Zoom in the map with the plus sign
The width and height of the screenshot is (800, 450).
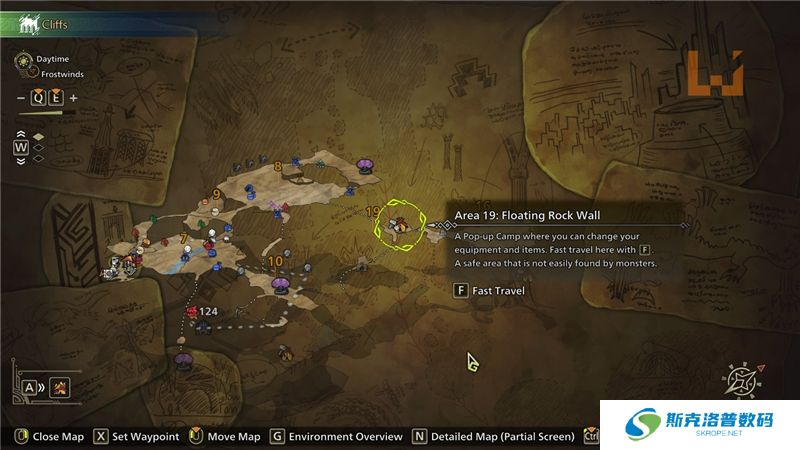click(x=73, y=98)
